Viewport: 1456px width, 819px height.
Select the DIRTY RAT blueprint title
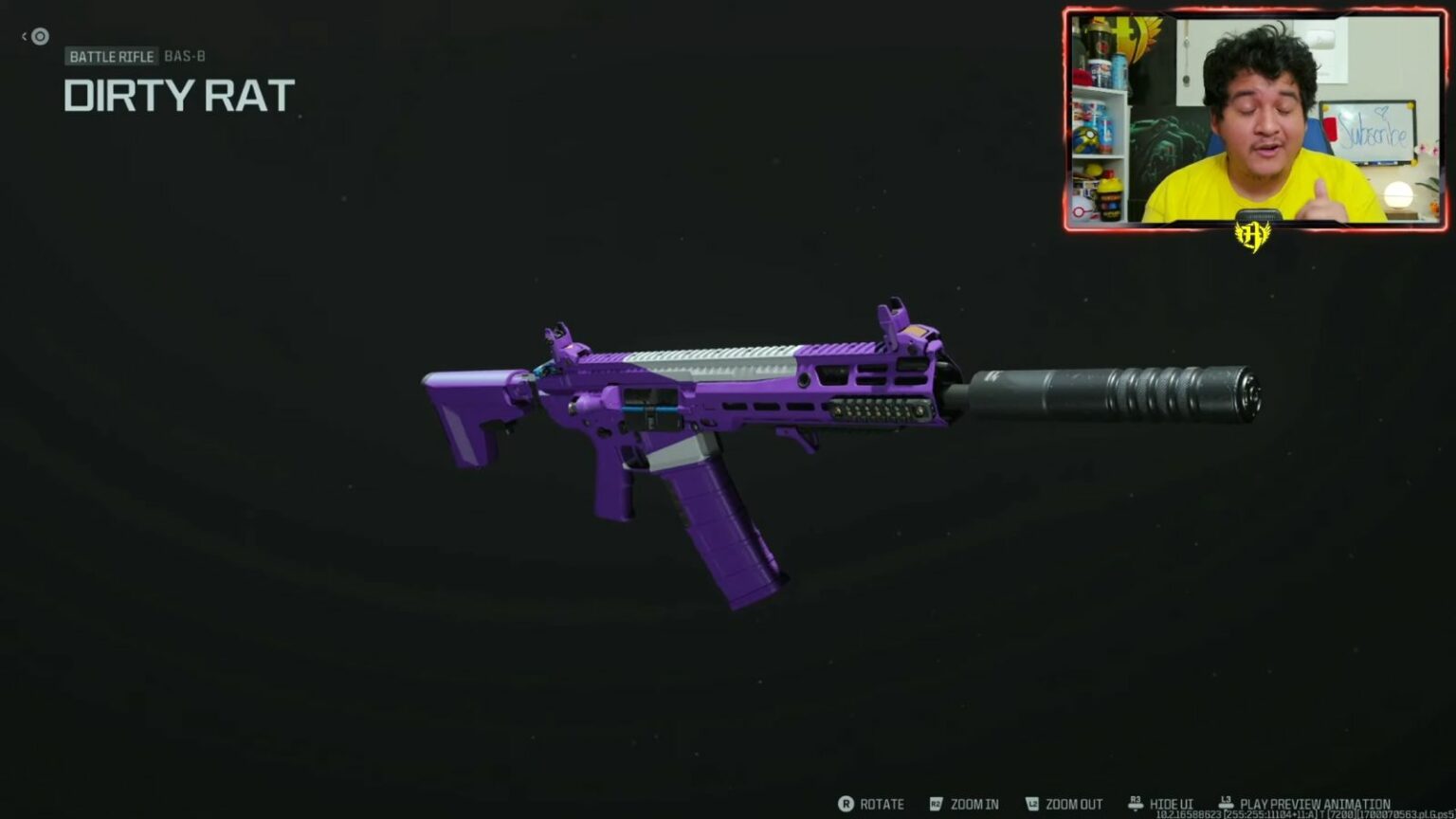tap(178, 94)
